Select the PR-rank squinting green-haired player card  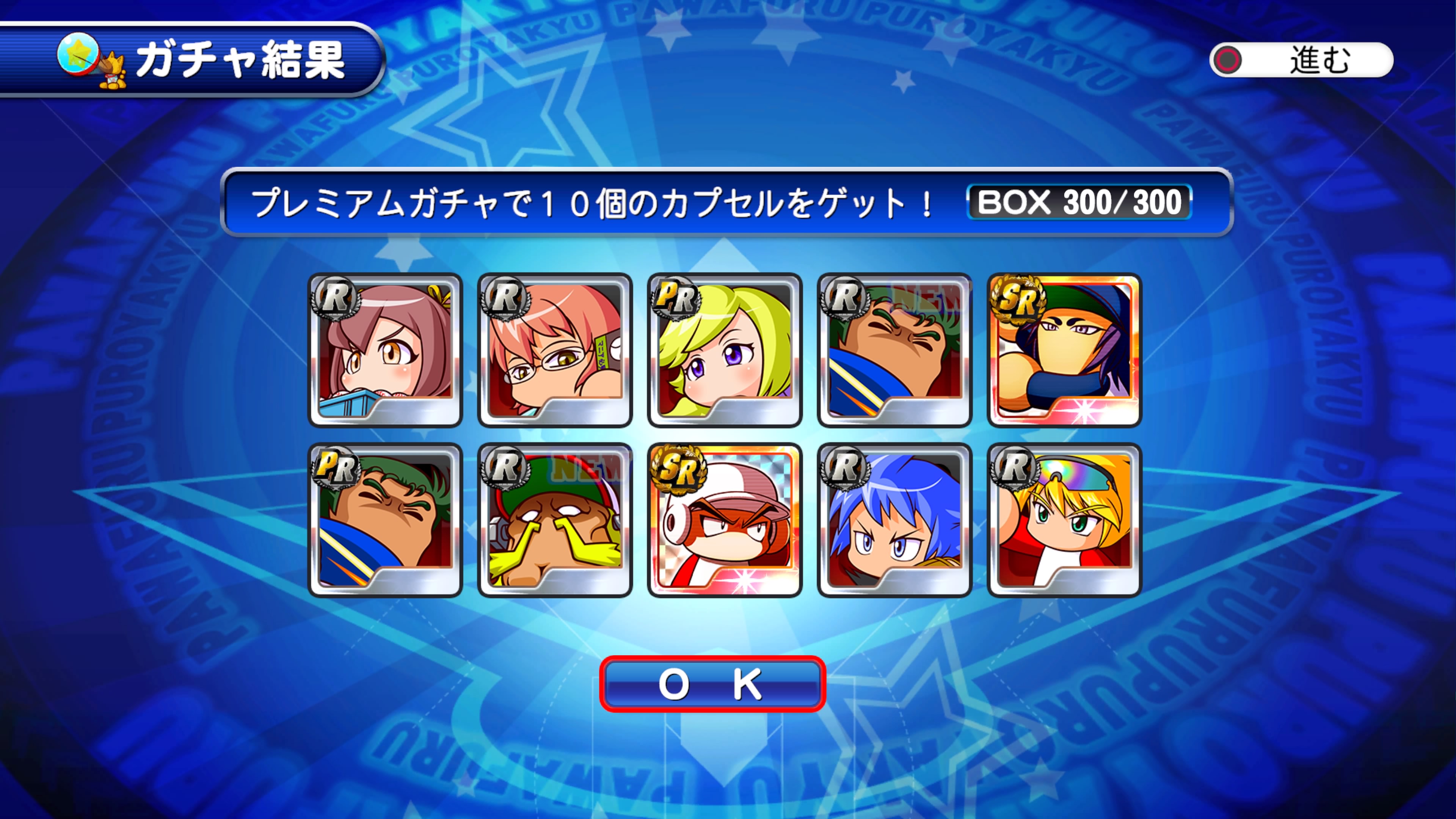pyautogui.click(x=386, y=520)
